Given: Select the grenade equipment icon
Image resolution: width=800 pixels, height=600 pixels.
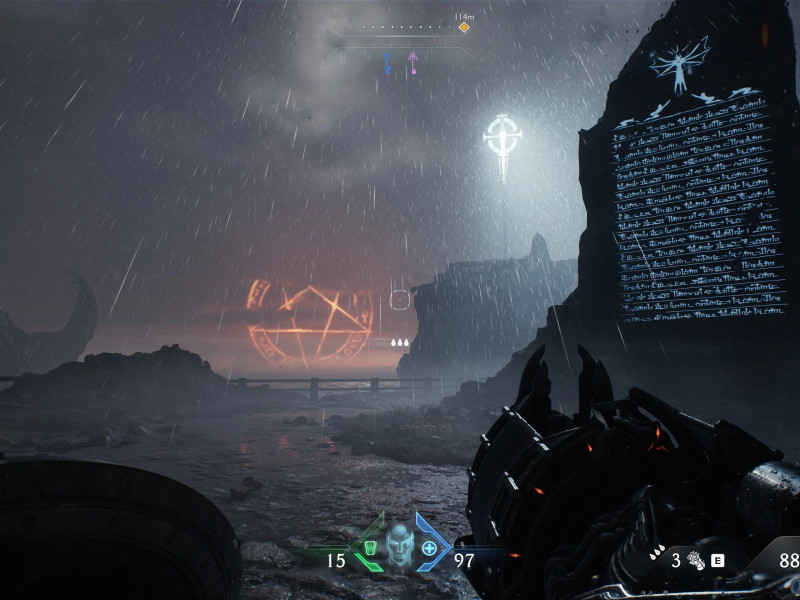Looking at the screenshot, I should [x=691, y=561].
